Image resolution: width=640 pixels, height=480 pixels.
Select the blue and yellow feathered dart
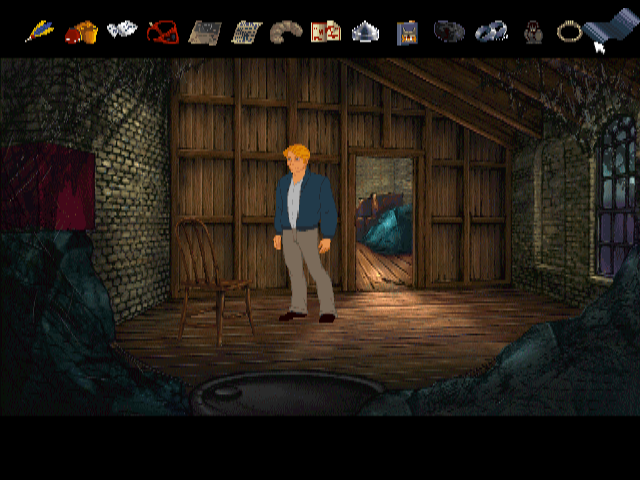[40, 31]
